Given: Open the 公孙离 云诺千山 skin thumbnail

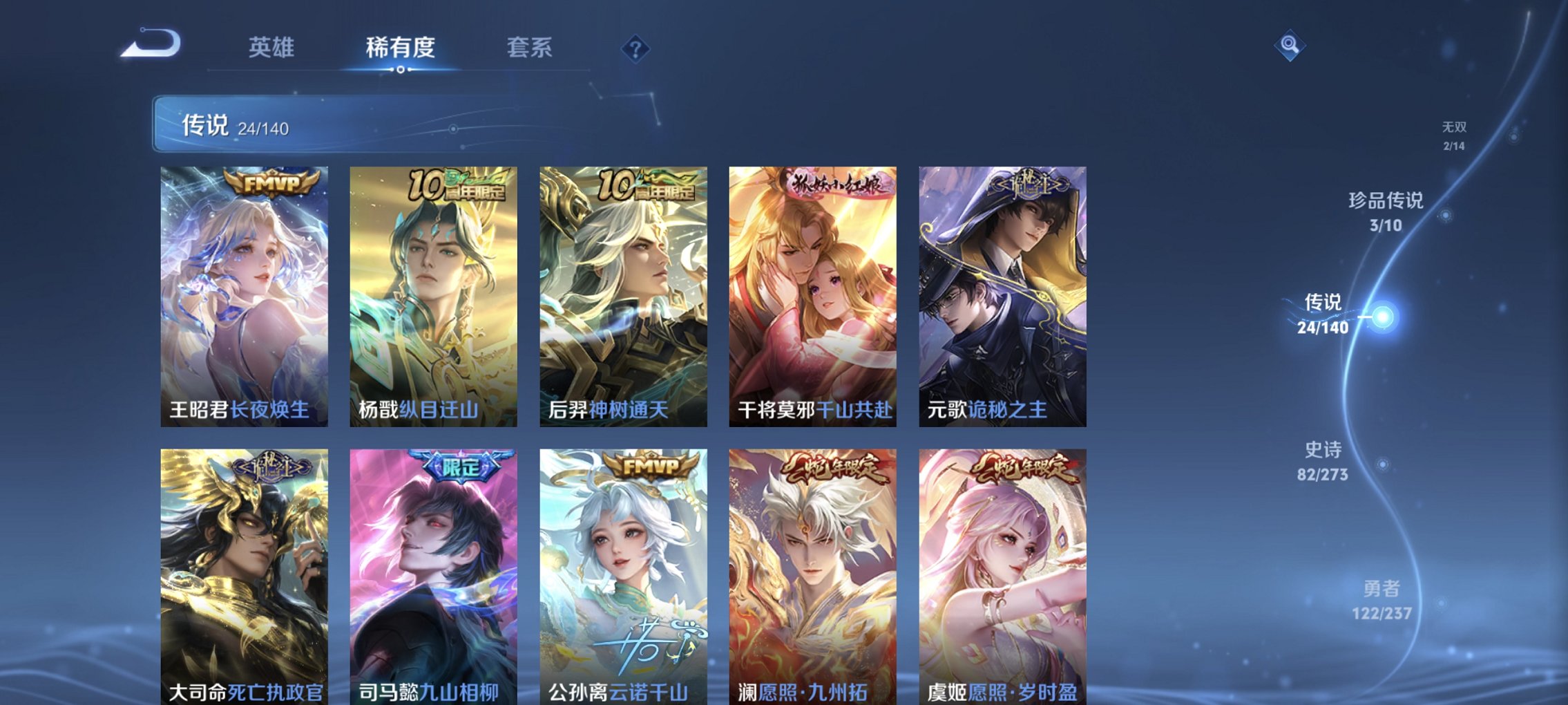Looking at the screenshot, I should tap(624, 574).
